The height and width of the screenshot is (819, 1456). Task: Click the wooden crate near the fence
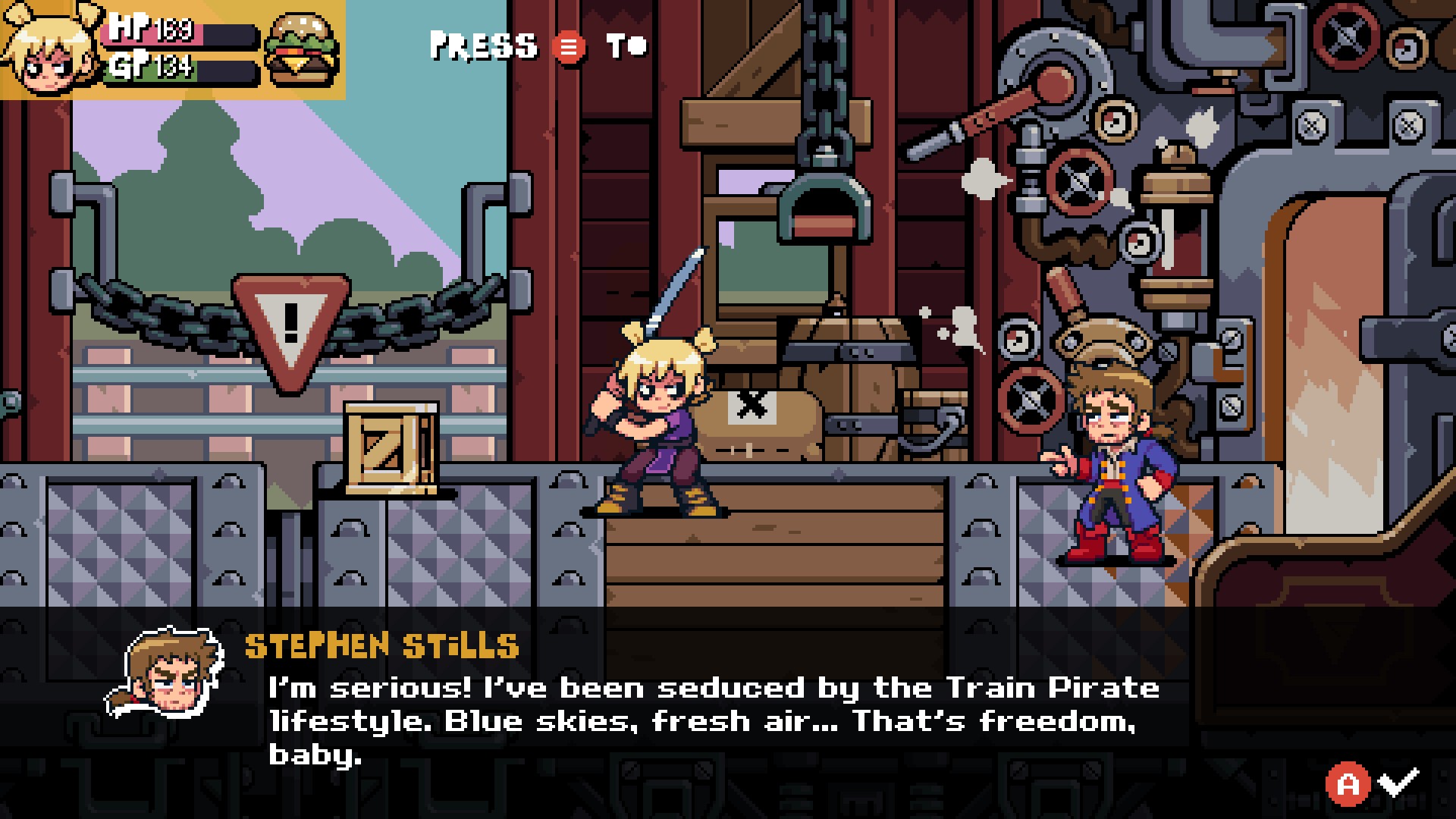pos(391,447)
